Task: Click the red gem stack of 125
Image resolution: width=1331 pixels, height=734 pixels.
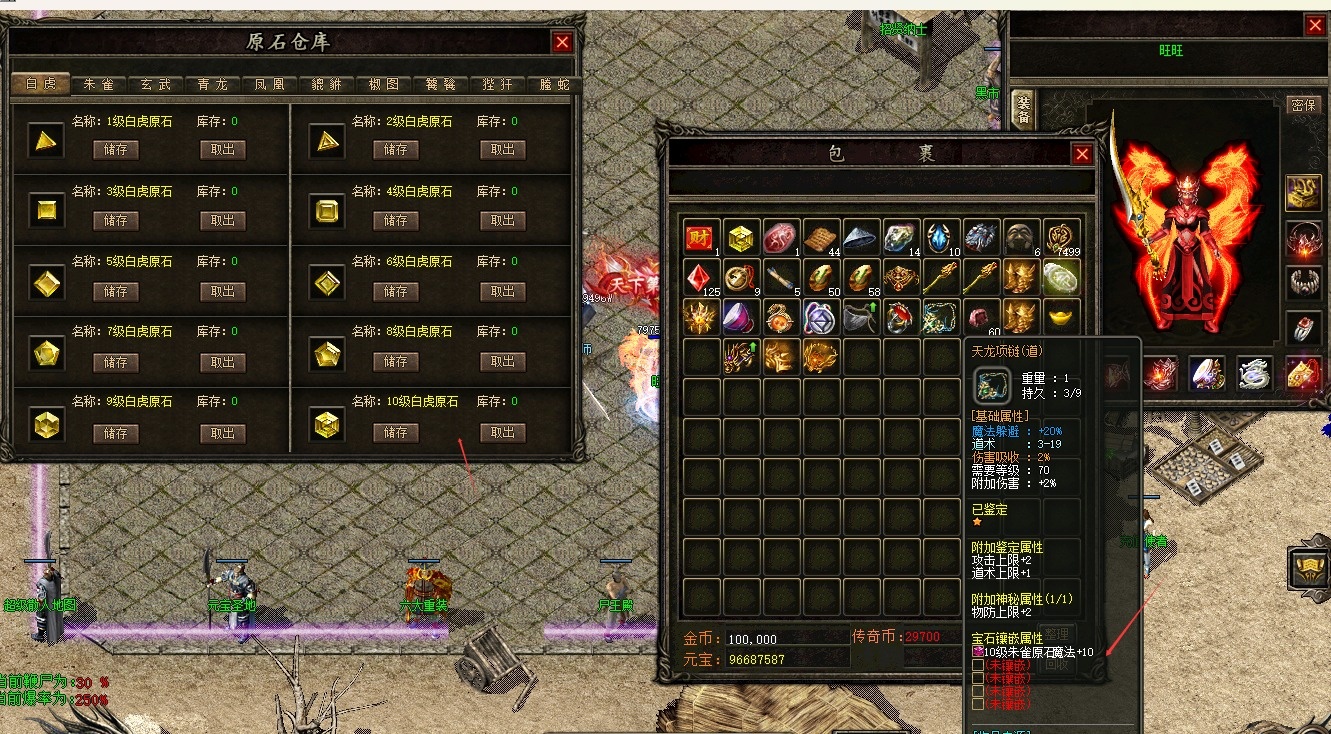Action: pyautogui.click(x=698, y=278)
